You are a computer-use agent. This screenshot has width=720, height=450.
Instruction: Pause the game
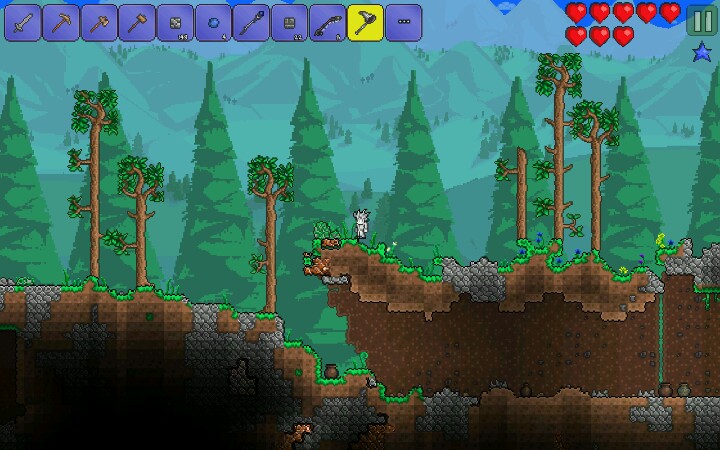[x=700, y=22]
